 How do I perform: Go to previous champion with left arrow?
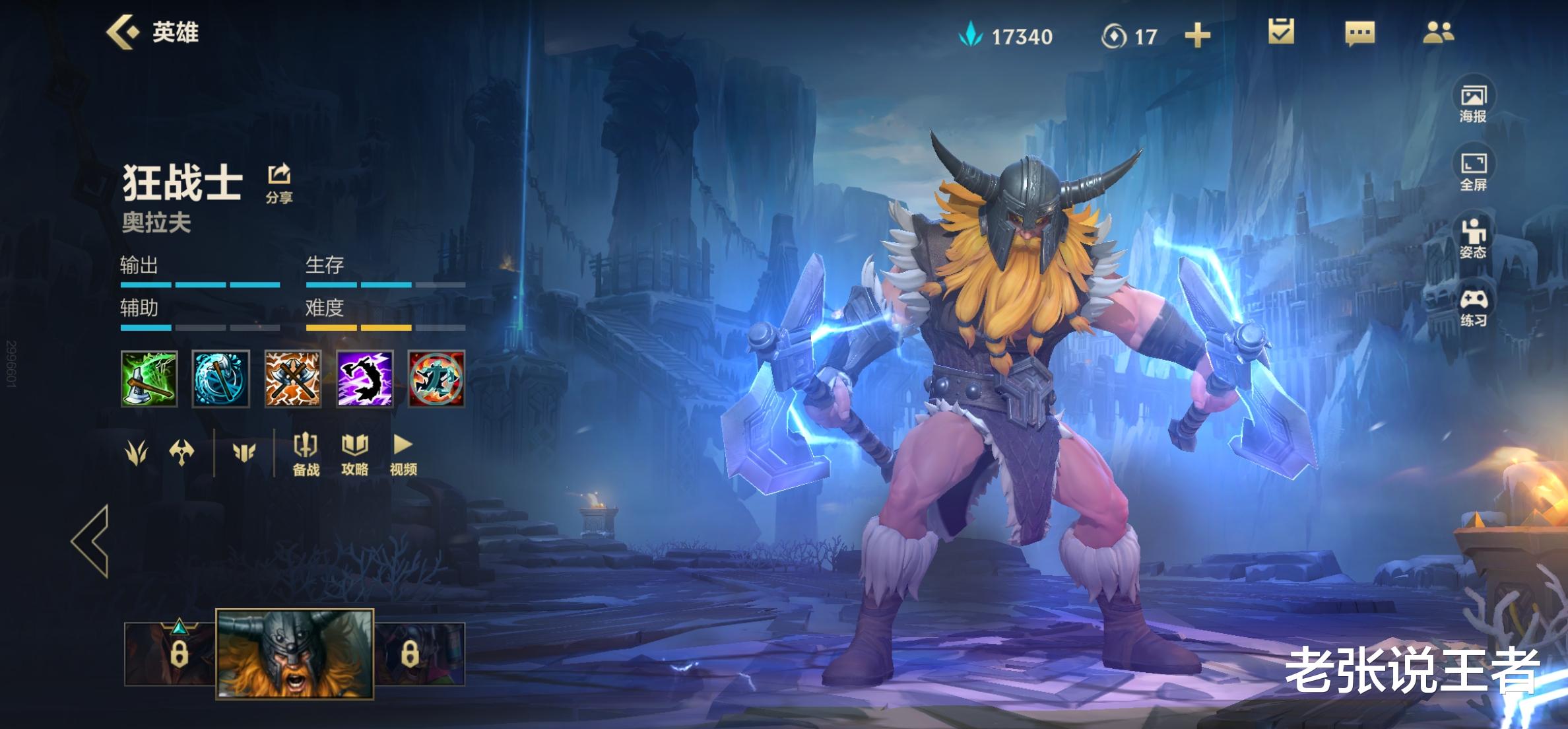pos(91,541)
